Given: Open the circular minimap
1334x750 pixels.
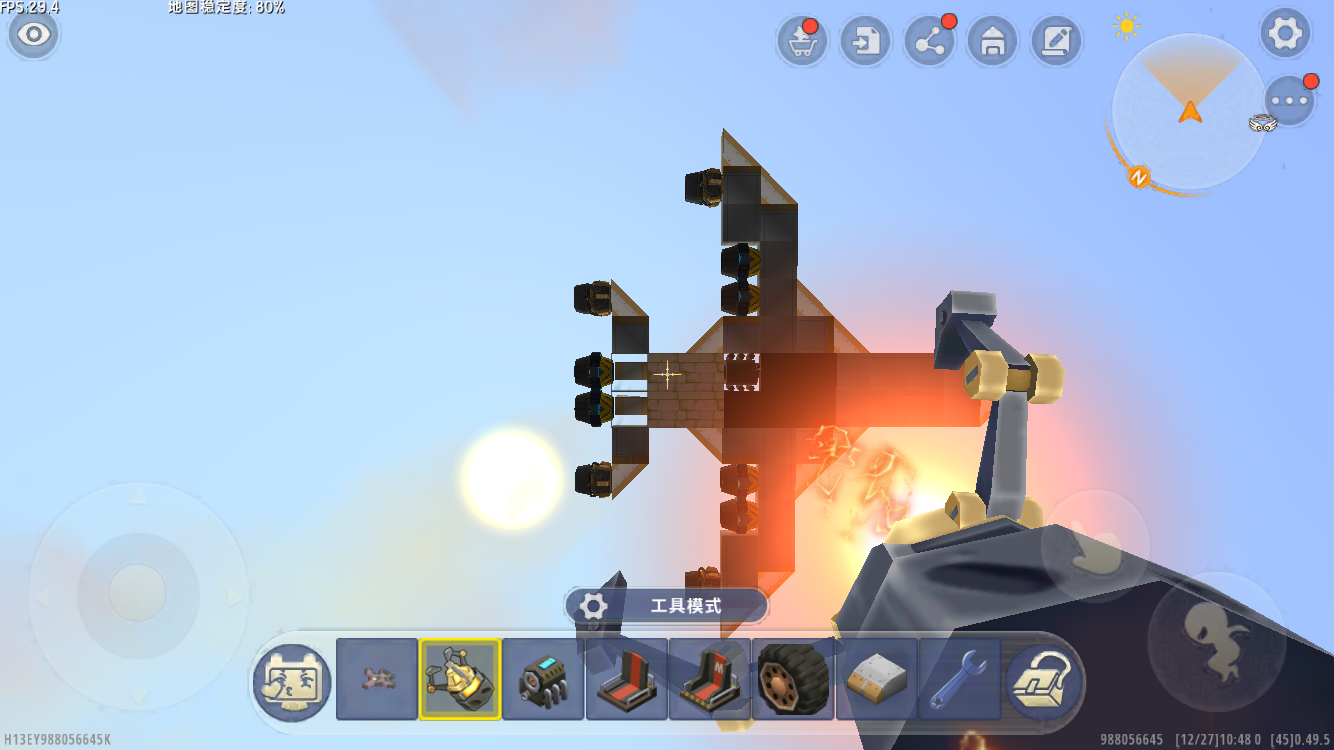Looking at the screenshot, I should pyautogui.click(x=1188, y=110).
